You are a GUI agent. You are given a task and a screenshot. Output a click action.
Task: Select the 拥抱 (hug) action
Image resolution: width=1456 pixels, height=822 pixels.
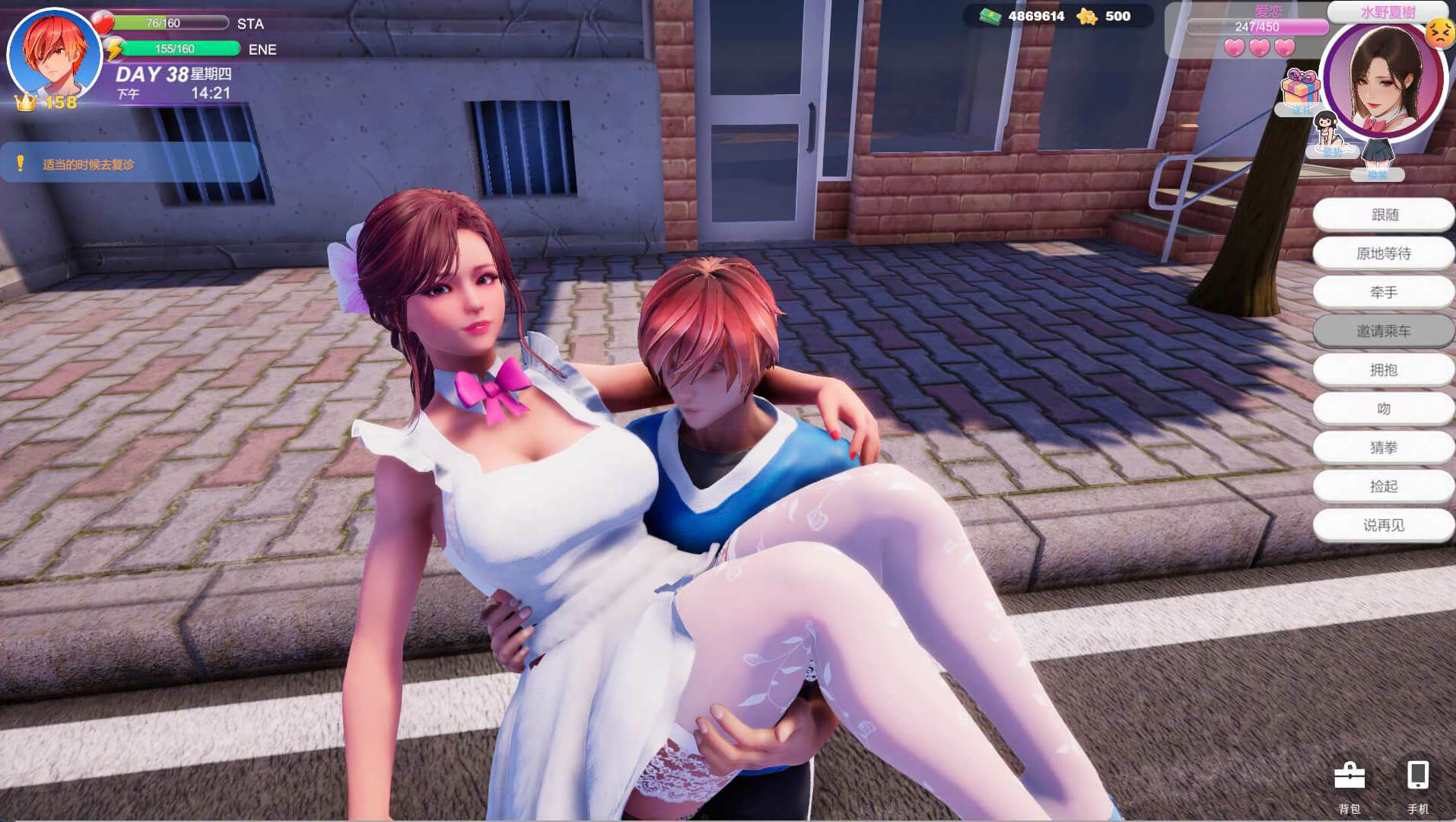[x=1384, y=370]
